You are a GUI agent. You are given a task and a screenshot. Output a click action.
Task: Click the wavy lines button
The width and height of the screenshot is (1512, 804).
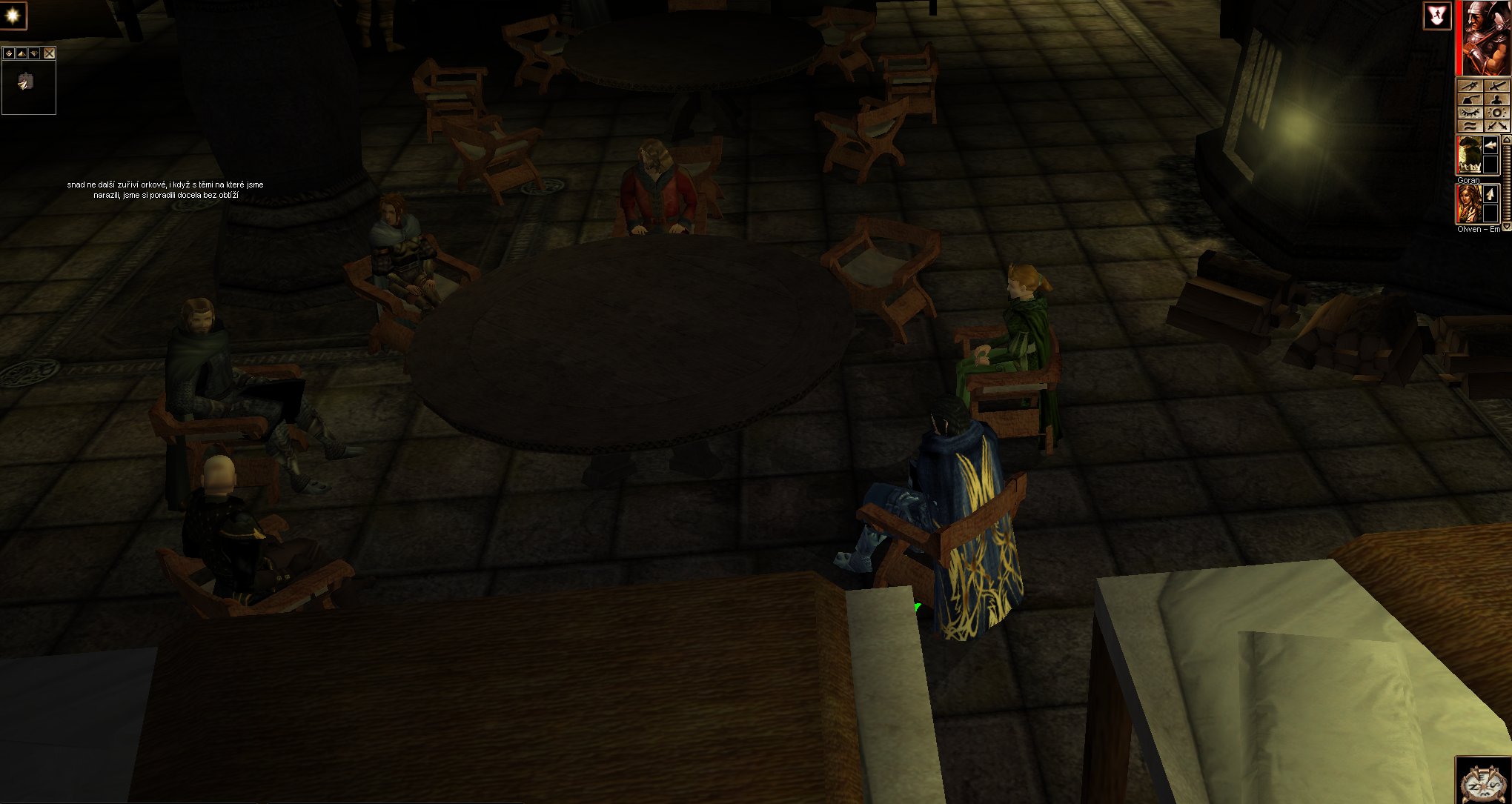pyautogui.click(x=1470, y=126)
